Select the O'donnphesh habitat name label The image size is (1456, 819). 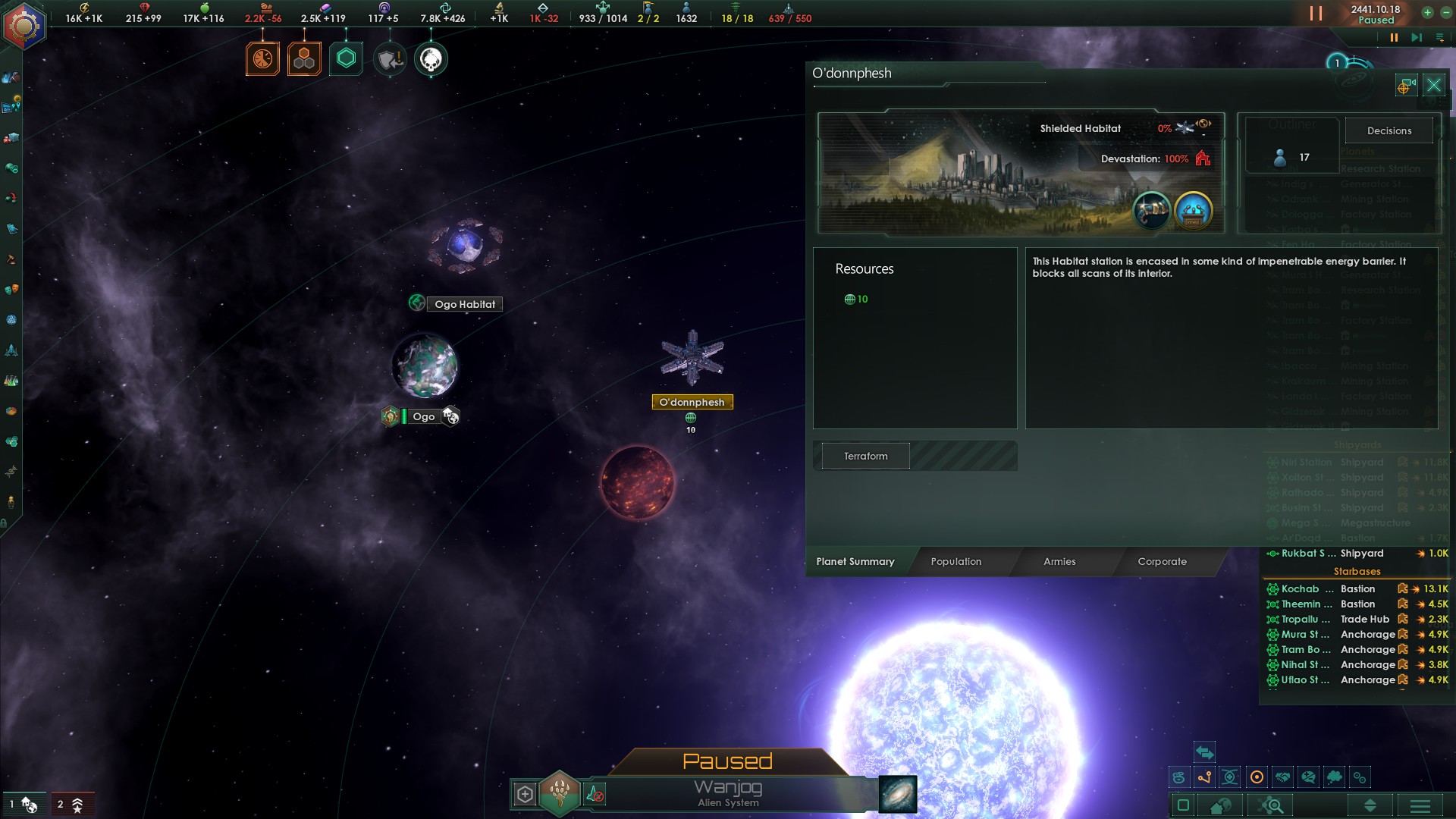tap(692, 403)
